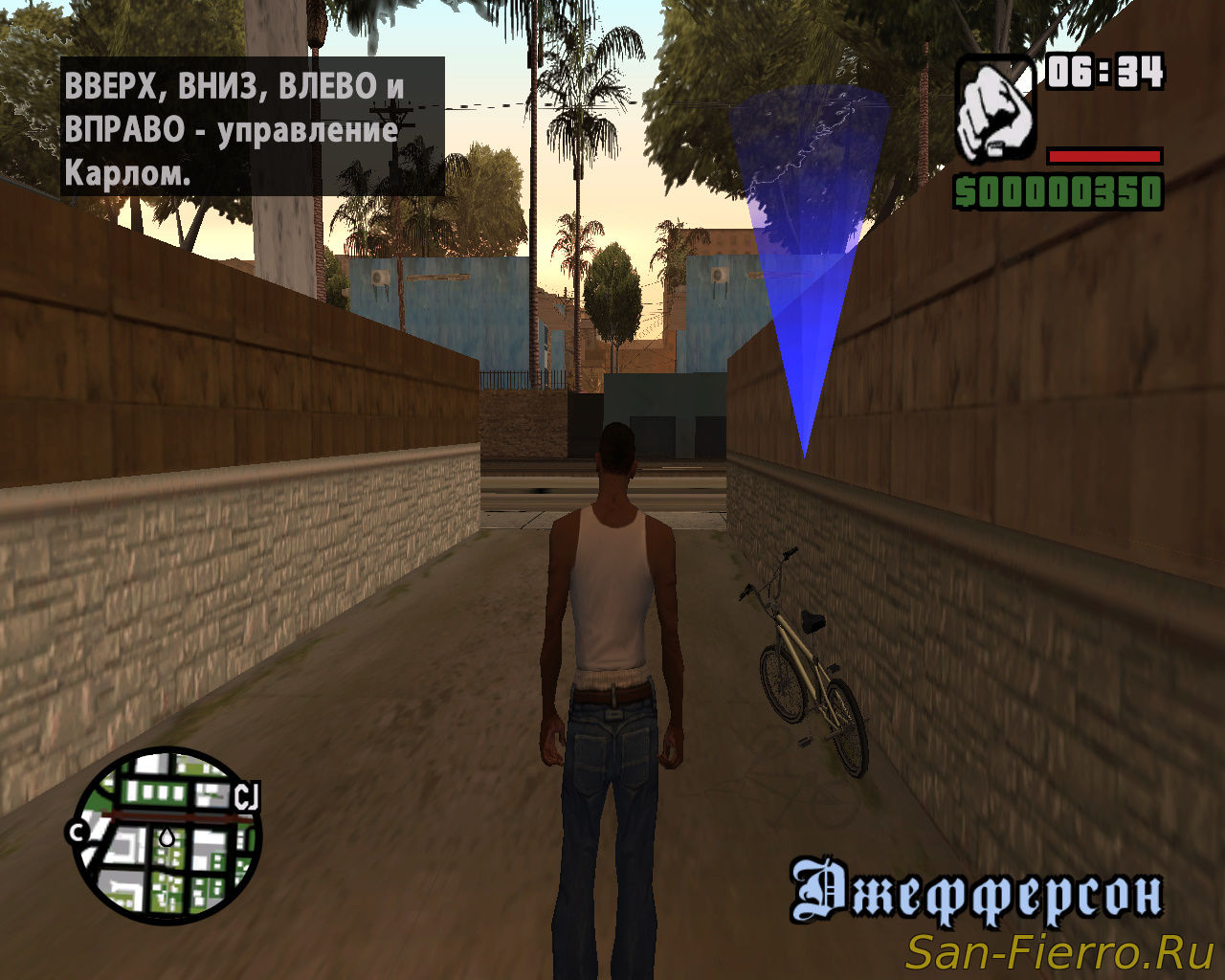Image resolution: width=1225 pixels, height=980 pixels.
Task: Select the CJ marker on the radar
Action: pos(248,796)
